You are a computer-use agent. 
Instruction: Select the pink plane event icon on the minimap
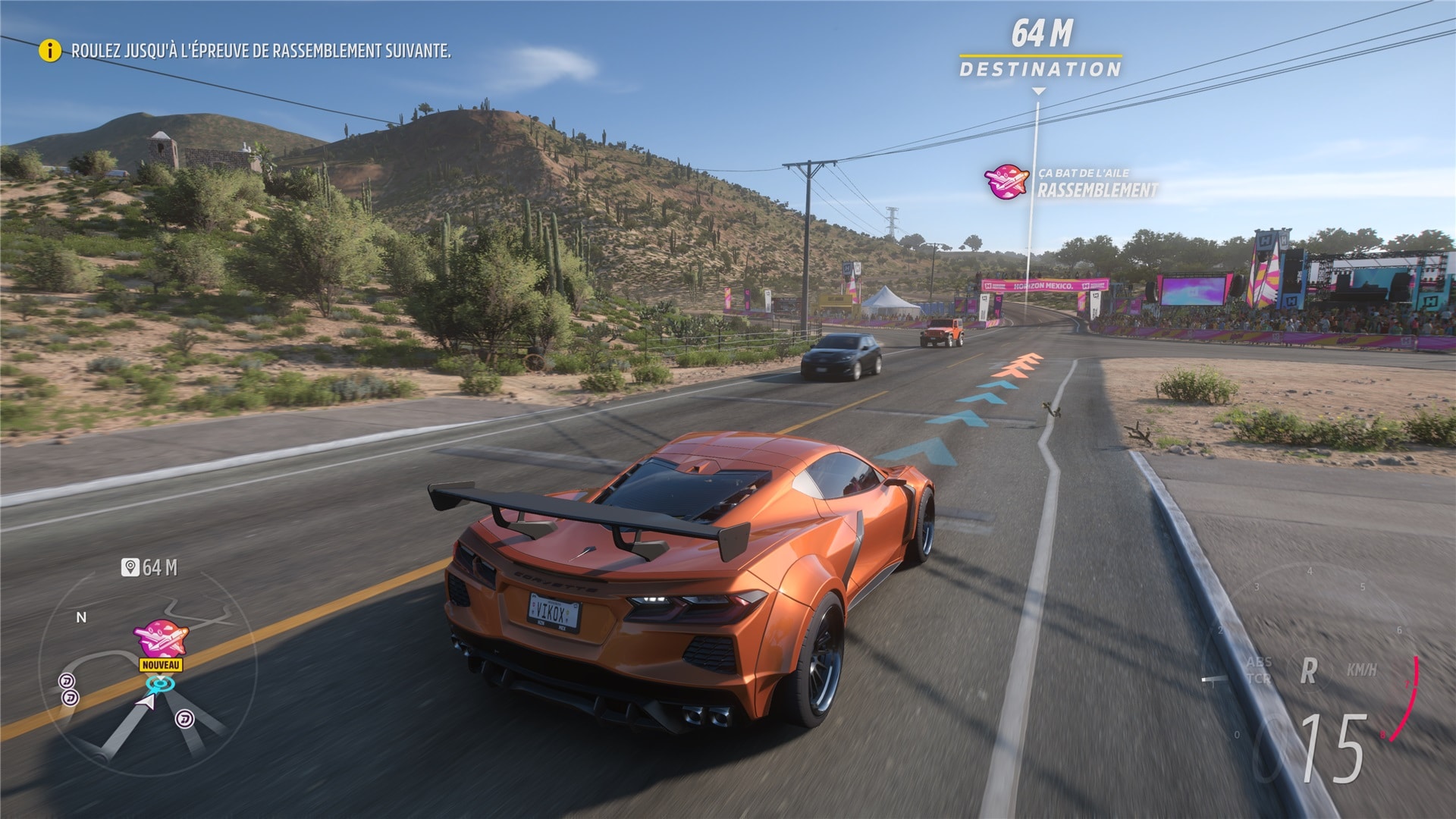[x=160, y=639]
